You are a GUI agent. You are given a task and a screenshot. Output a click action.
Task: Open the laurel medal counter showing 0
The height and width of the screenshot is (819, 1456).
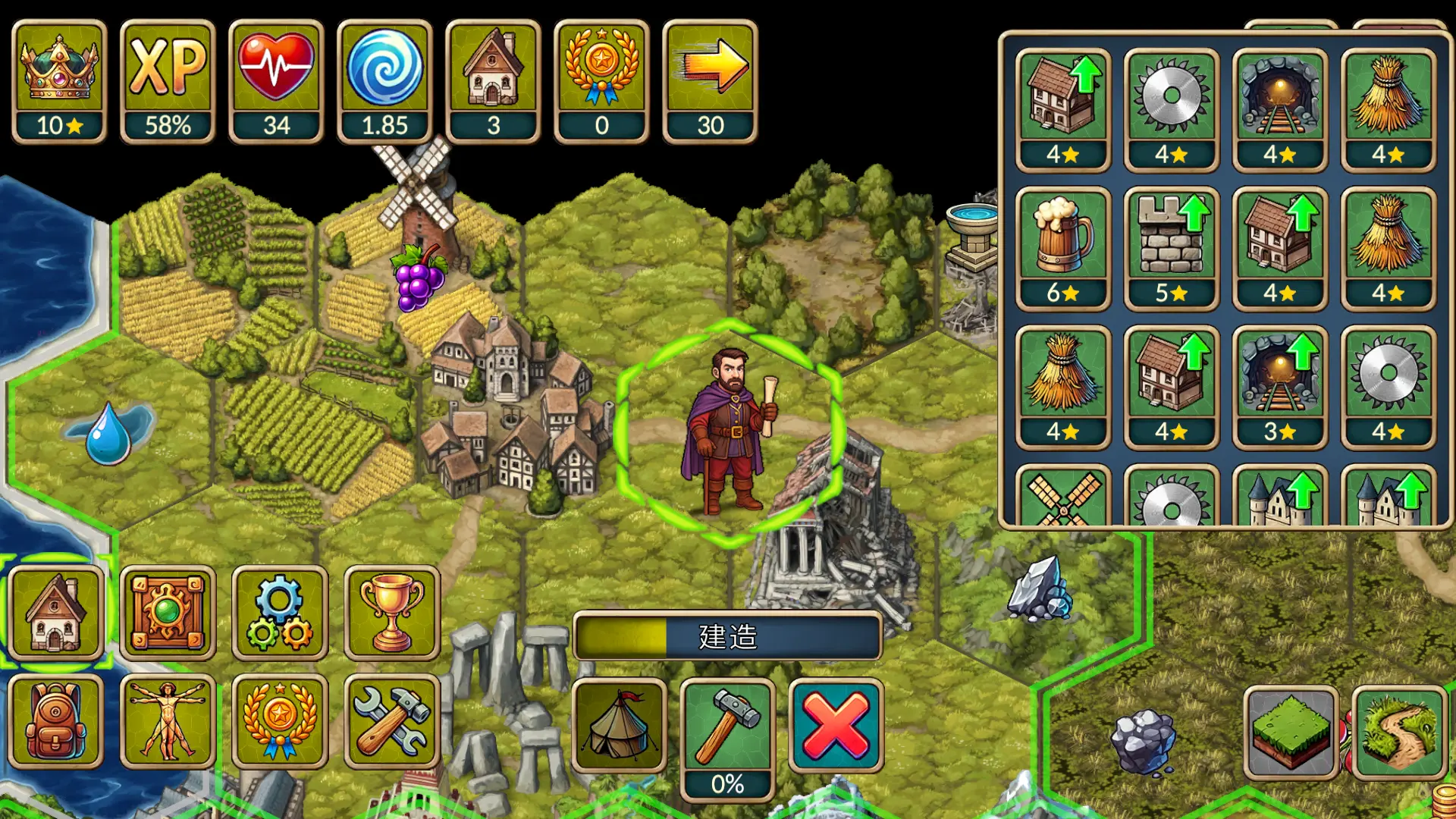tap(601, 76)
